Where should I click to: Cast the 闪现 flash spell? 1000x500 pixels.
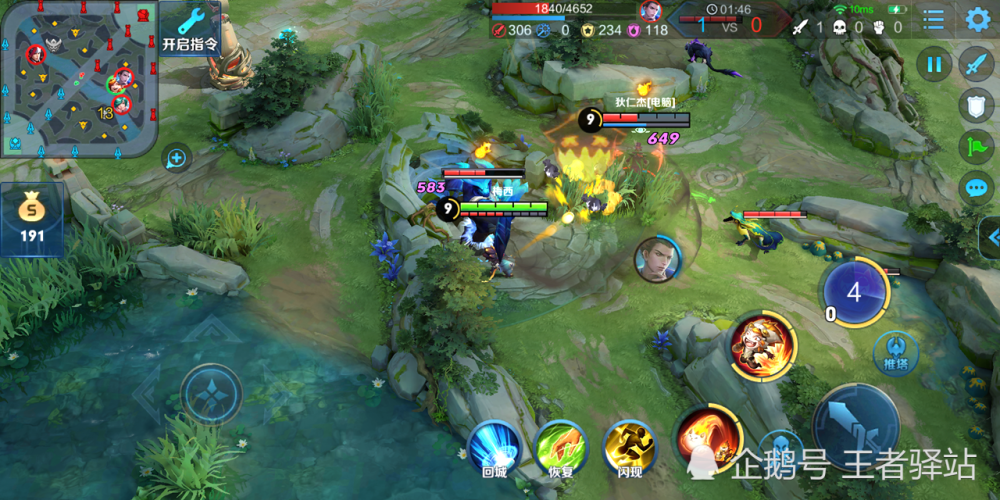pos(629,445)
